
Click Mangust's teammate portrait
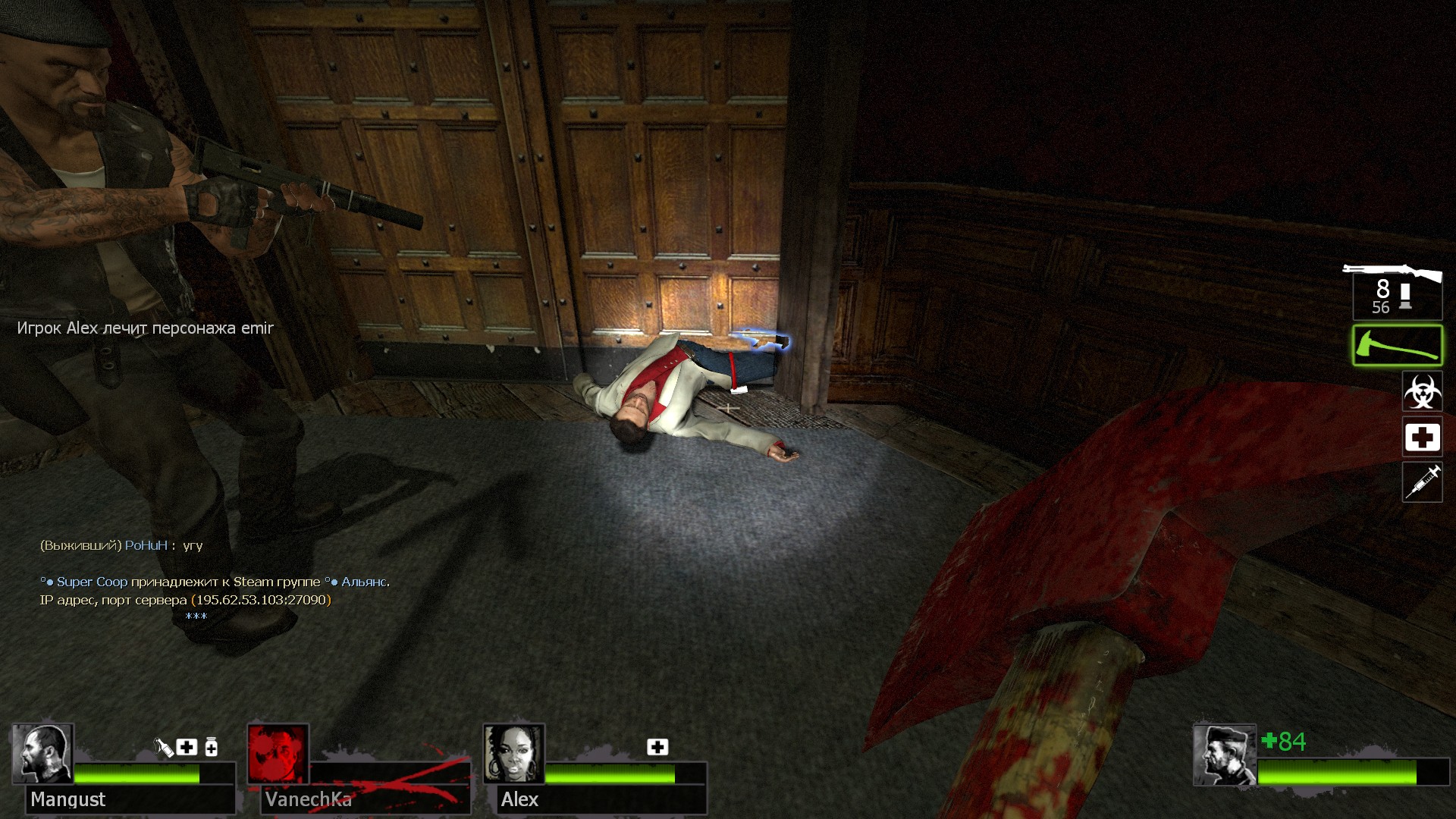point(42,754)
